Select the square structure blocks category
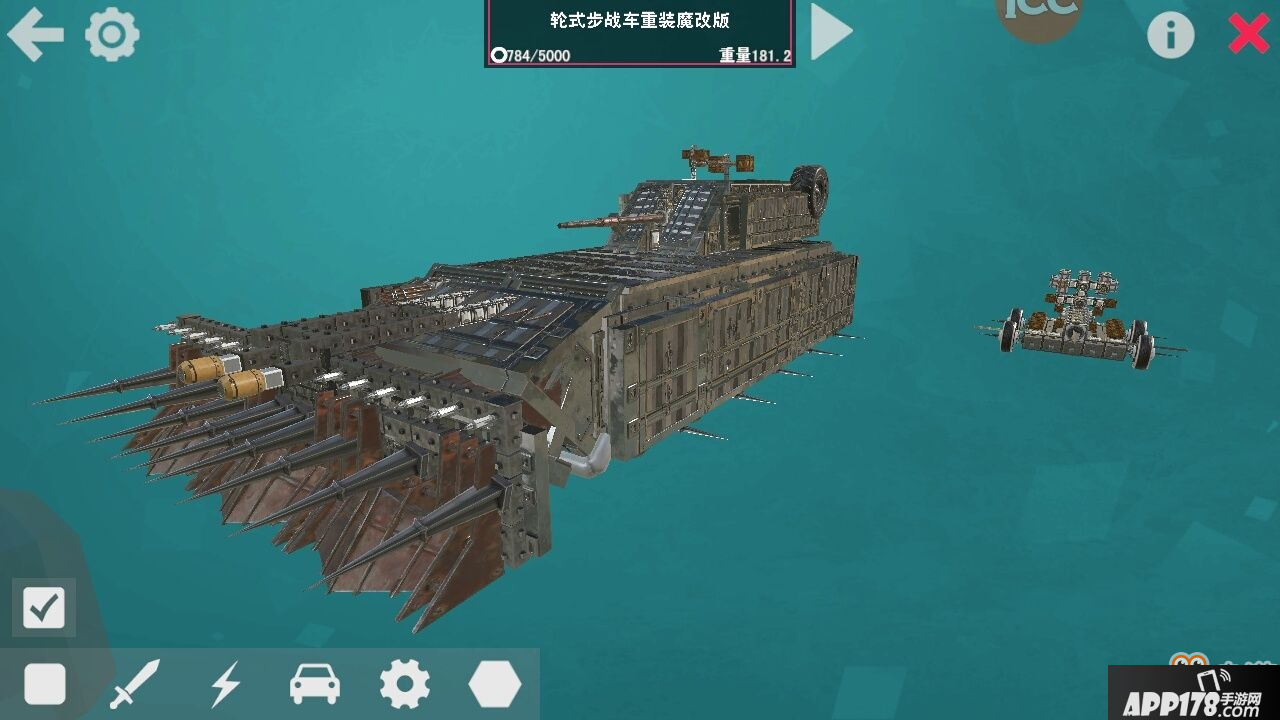The height and width of the screenshot is (720, 1280). pos(43,685)
